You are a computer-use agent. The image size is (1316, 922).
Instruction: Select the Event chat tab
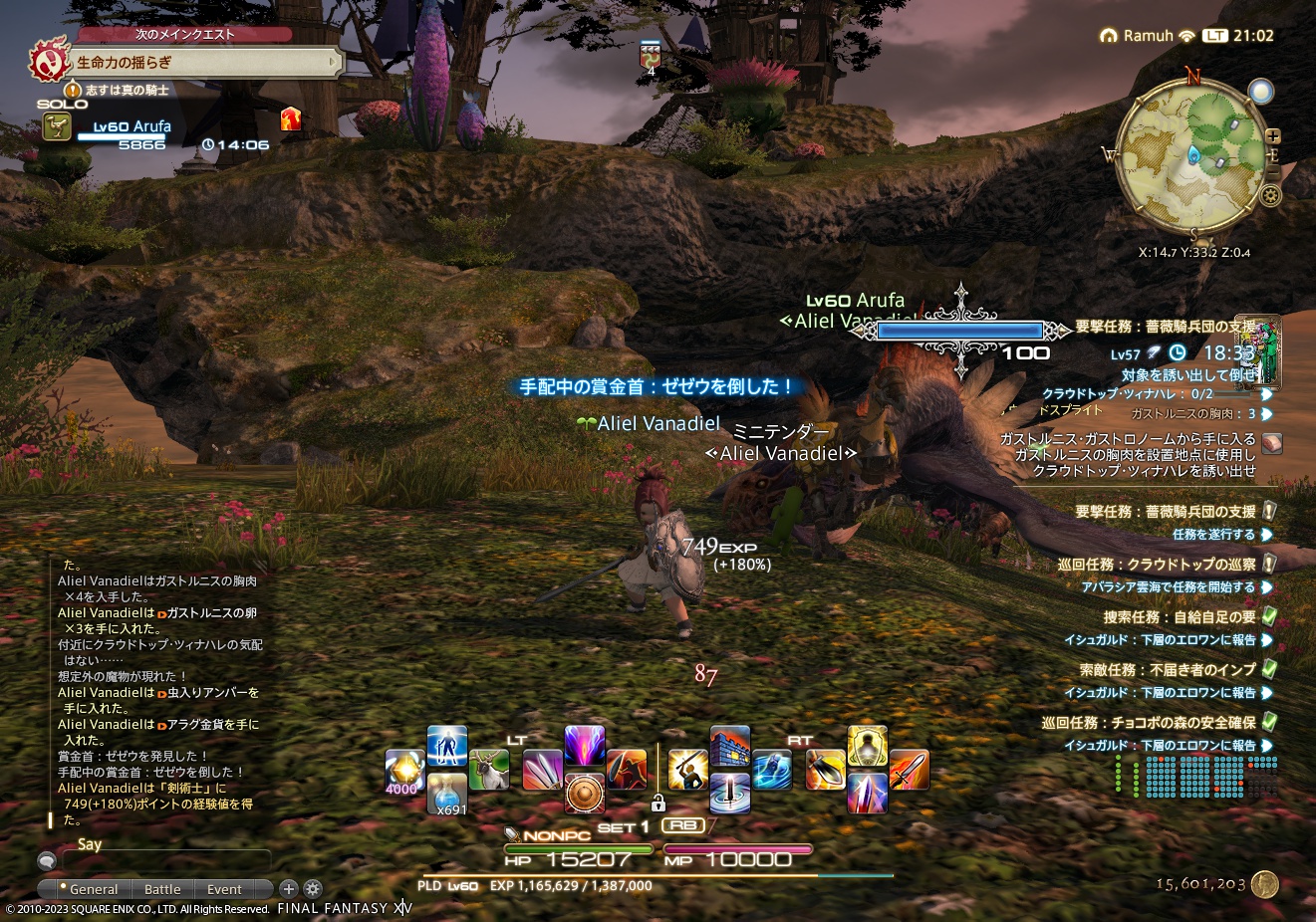click(x=223, y=889)
